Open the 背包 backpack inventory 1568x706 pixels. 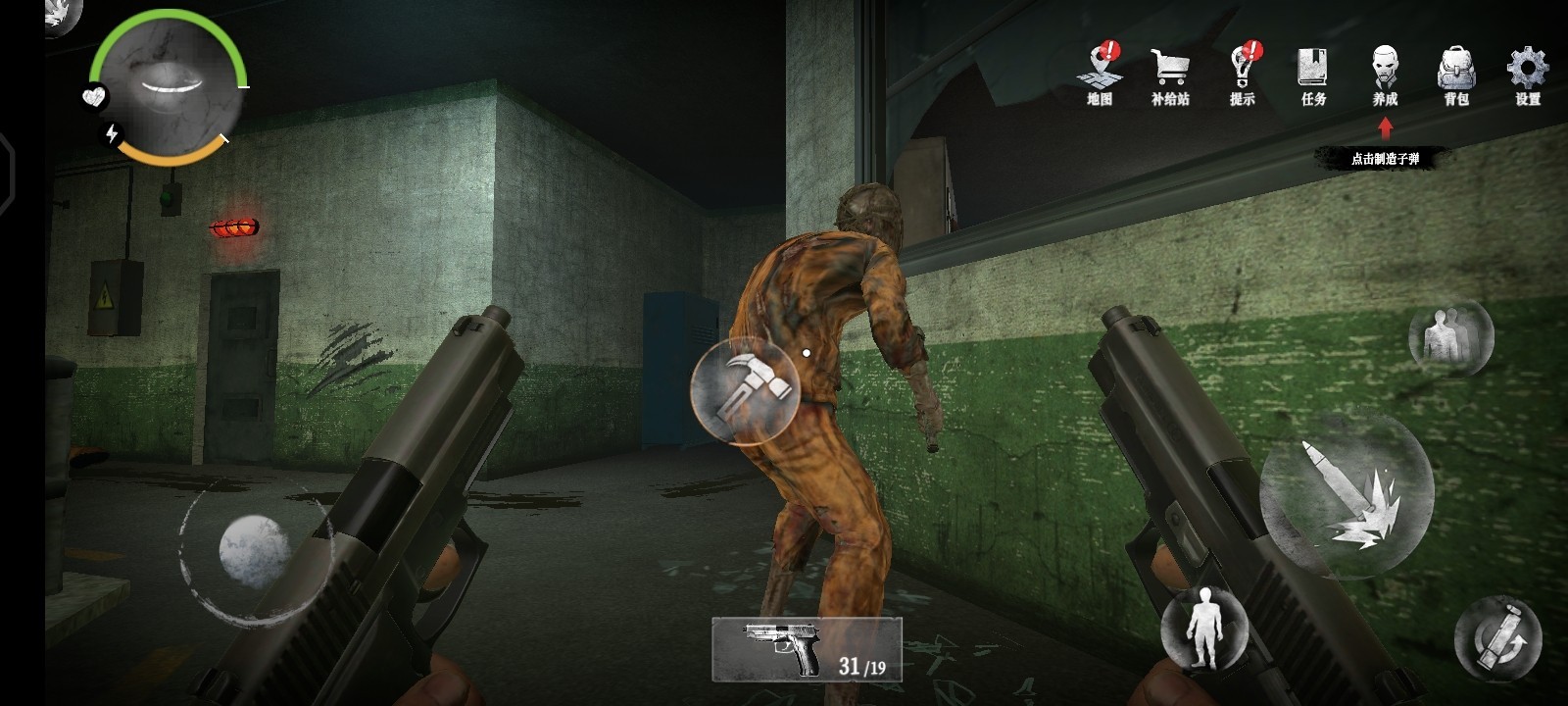coord(1456,73)
